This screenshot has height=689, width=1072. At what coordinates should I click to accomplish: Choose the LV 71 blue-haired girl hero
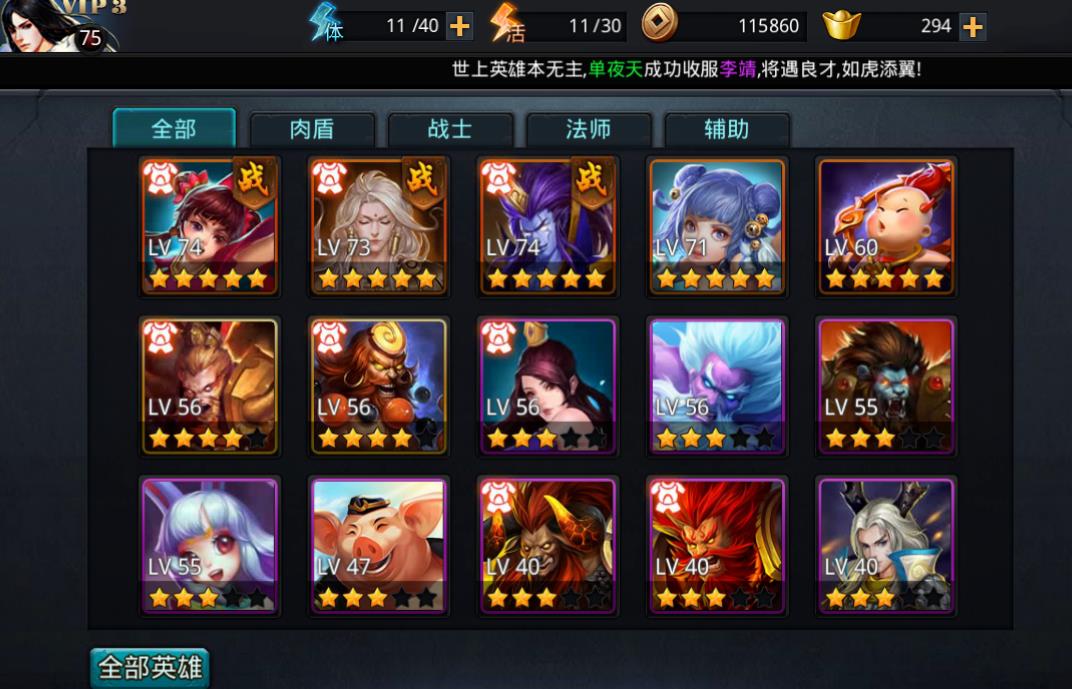pos(717,226)
